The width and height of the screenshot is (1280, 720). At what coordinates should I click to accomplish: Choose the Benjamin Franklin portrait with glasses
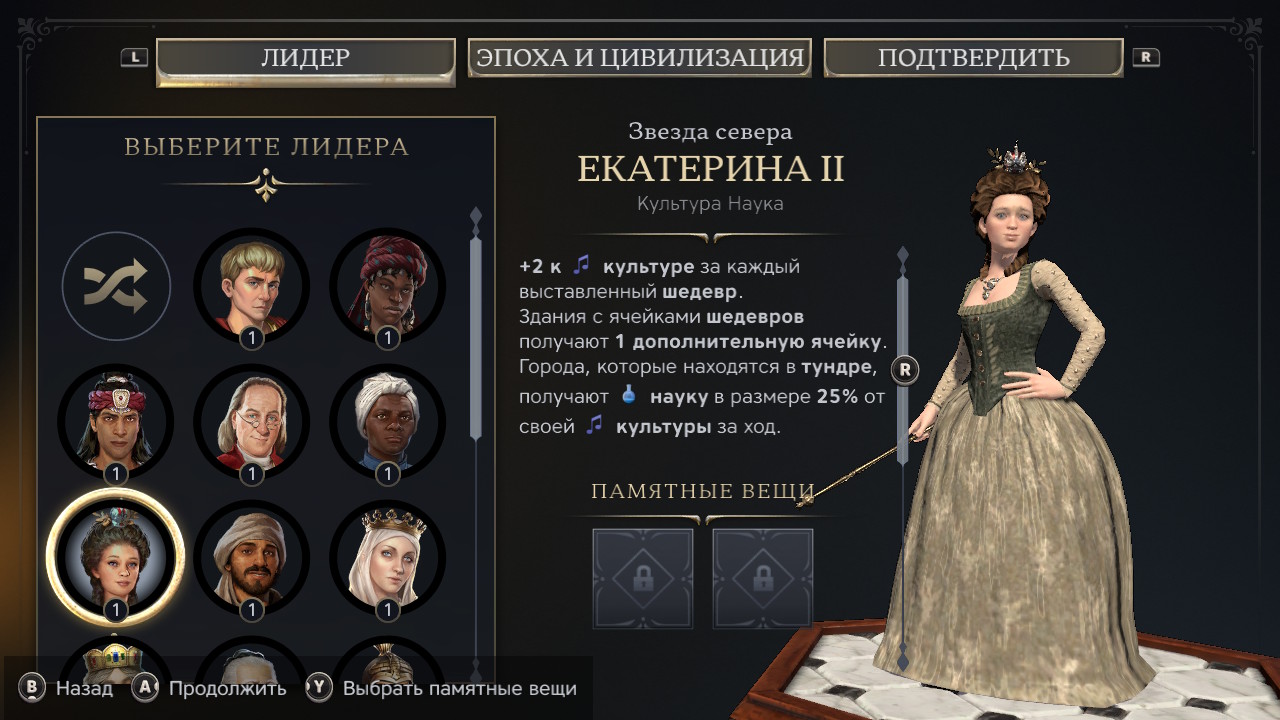251,422
